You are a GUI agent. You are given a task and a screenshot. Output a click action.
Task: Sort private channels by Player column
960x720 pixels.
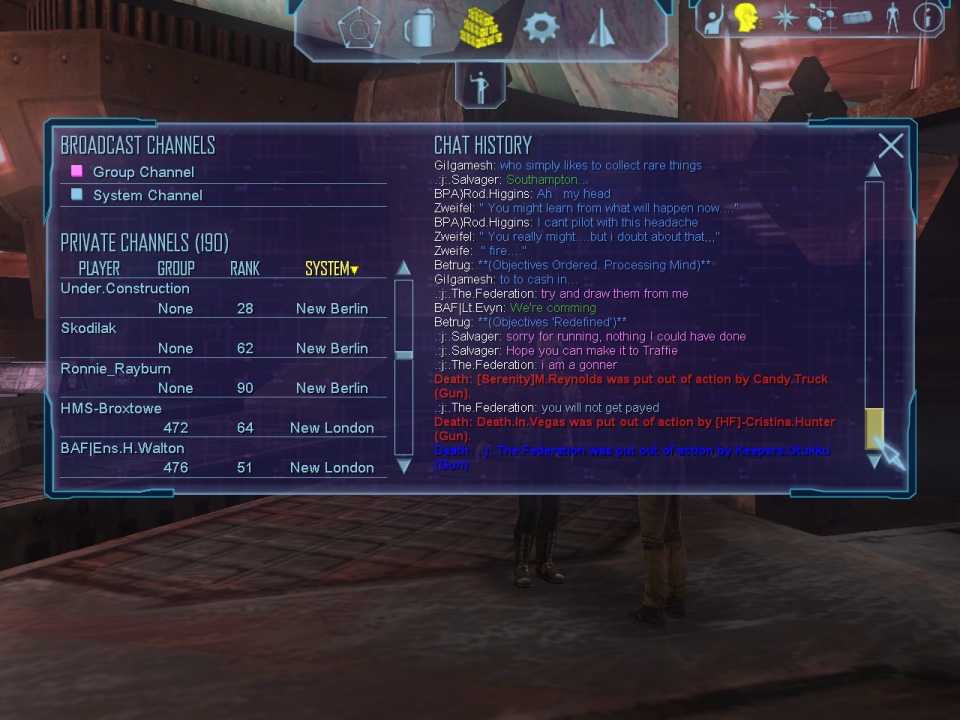pos(99,268)
